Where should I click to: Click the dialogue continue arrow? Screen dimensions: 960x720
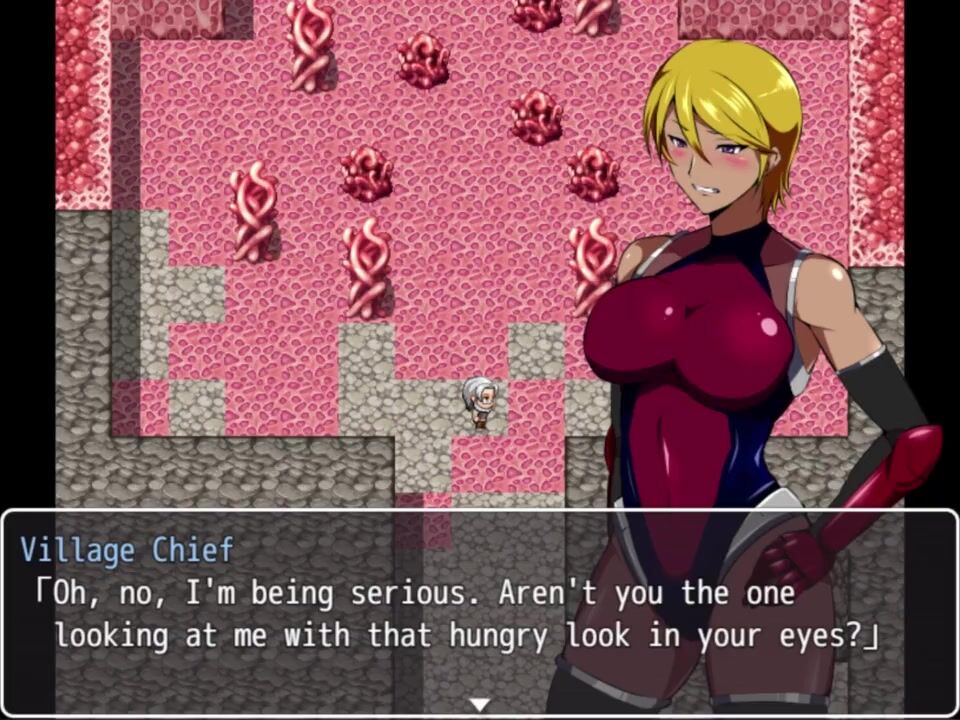[x=480, y=705]
